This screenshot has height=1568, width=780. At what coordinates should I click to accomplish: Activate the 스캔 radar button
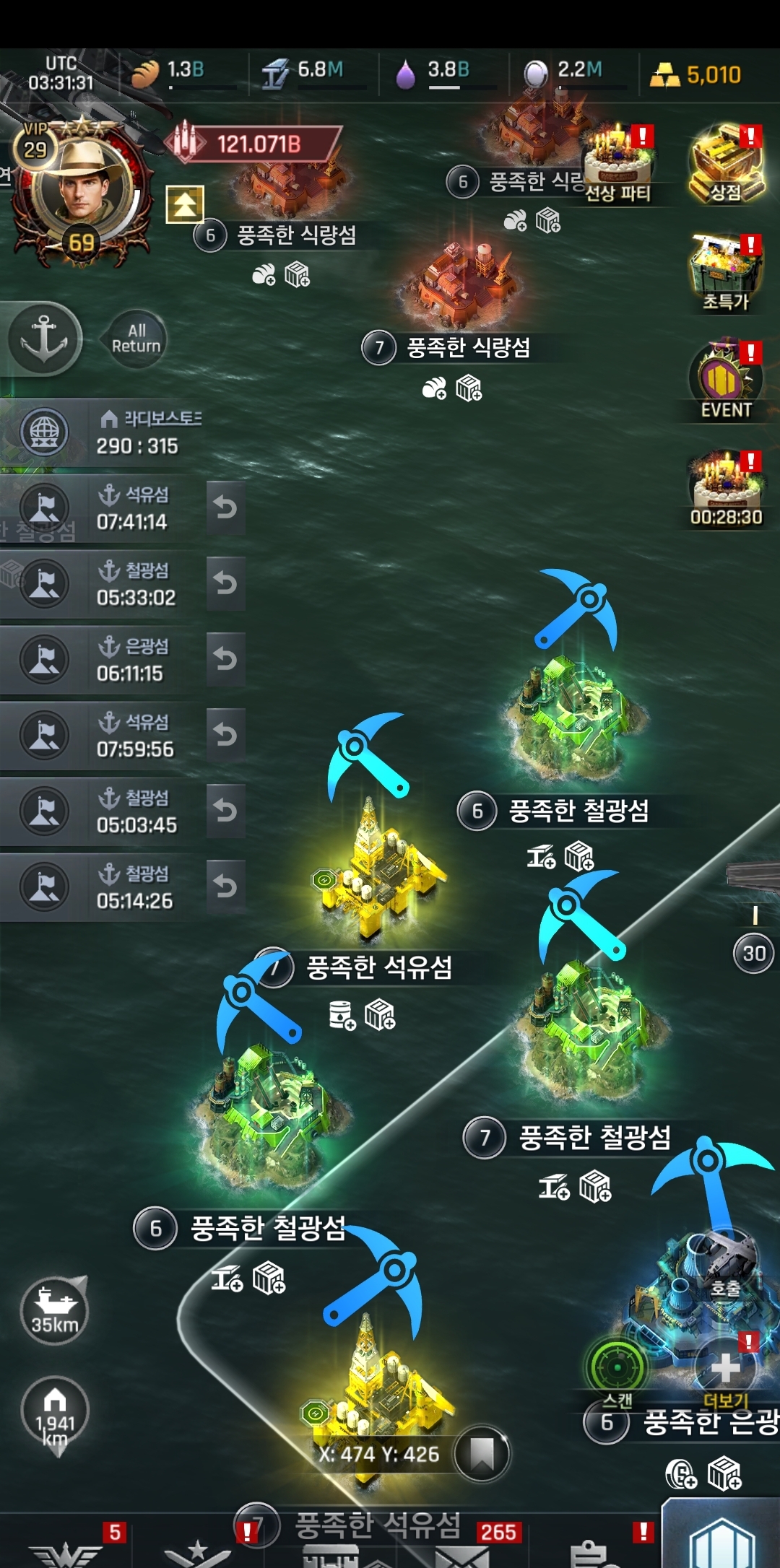coord(617,1367)
